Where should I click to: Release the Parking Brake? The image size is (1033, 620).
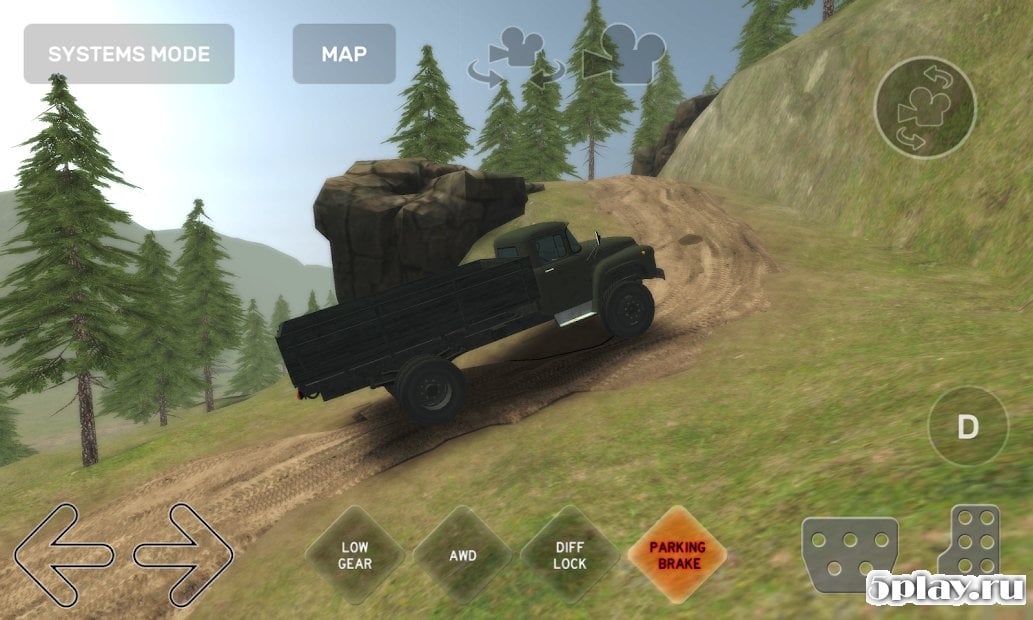tap(677, 555)
